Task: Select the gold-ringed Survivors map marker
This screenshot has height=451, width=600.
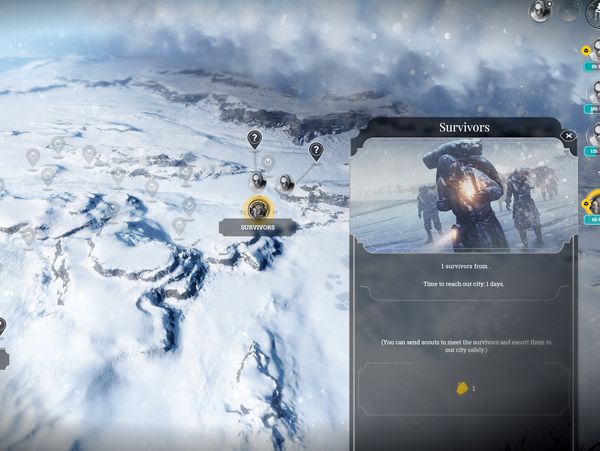Action: coord(258,208)
